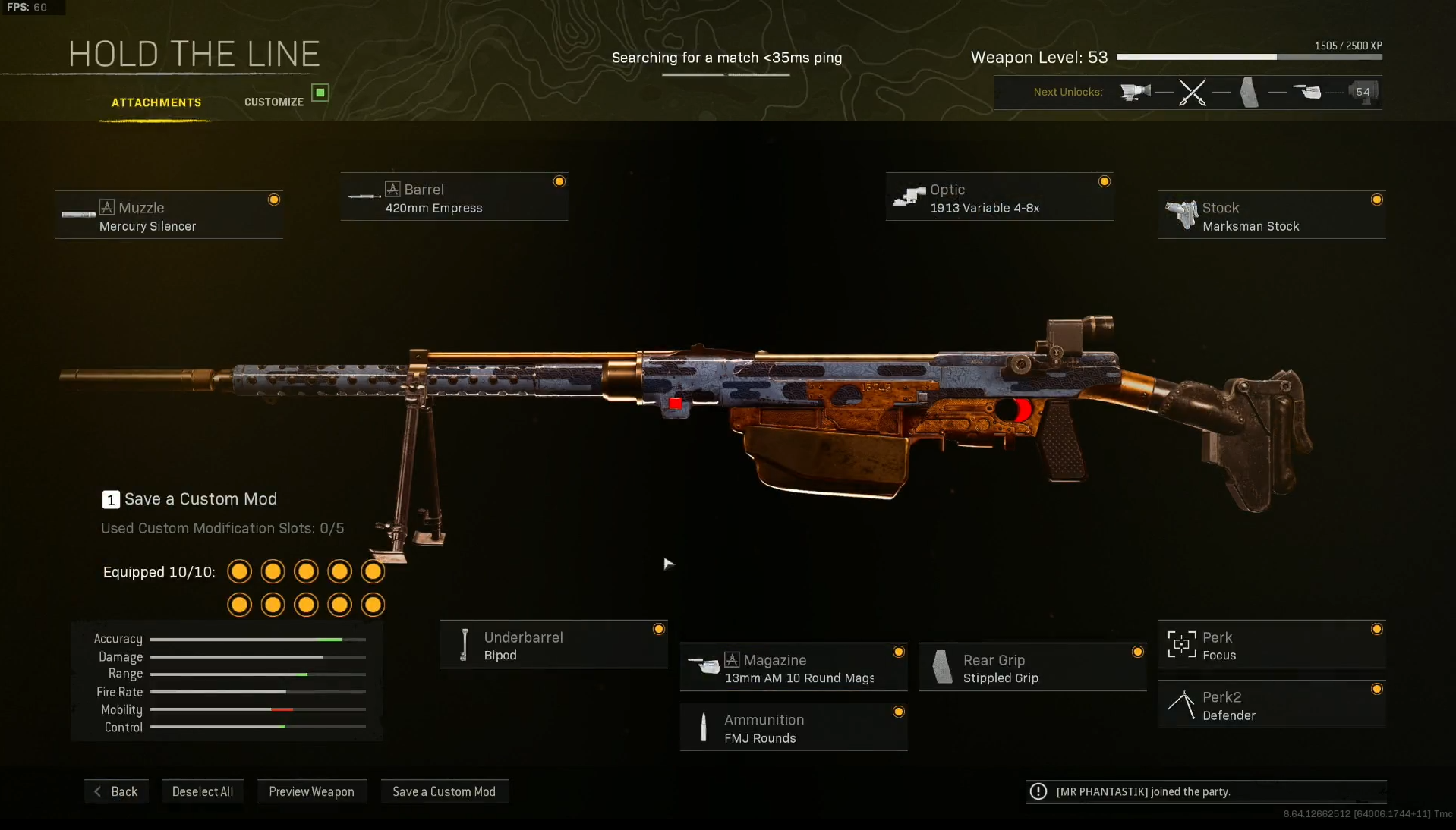Choose the Optic slot 1913 Variable 4-8x
The width and height of the screenshot is (1456, 830).
pyautogui.click(x=999, y=197)
